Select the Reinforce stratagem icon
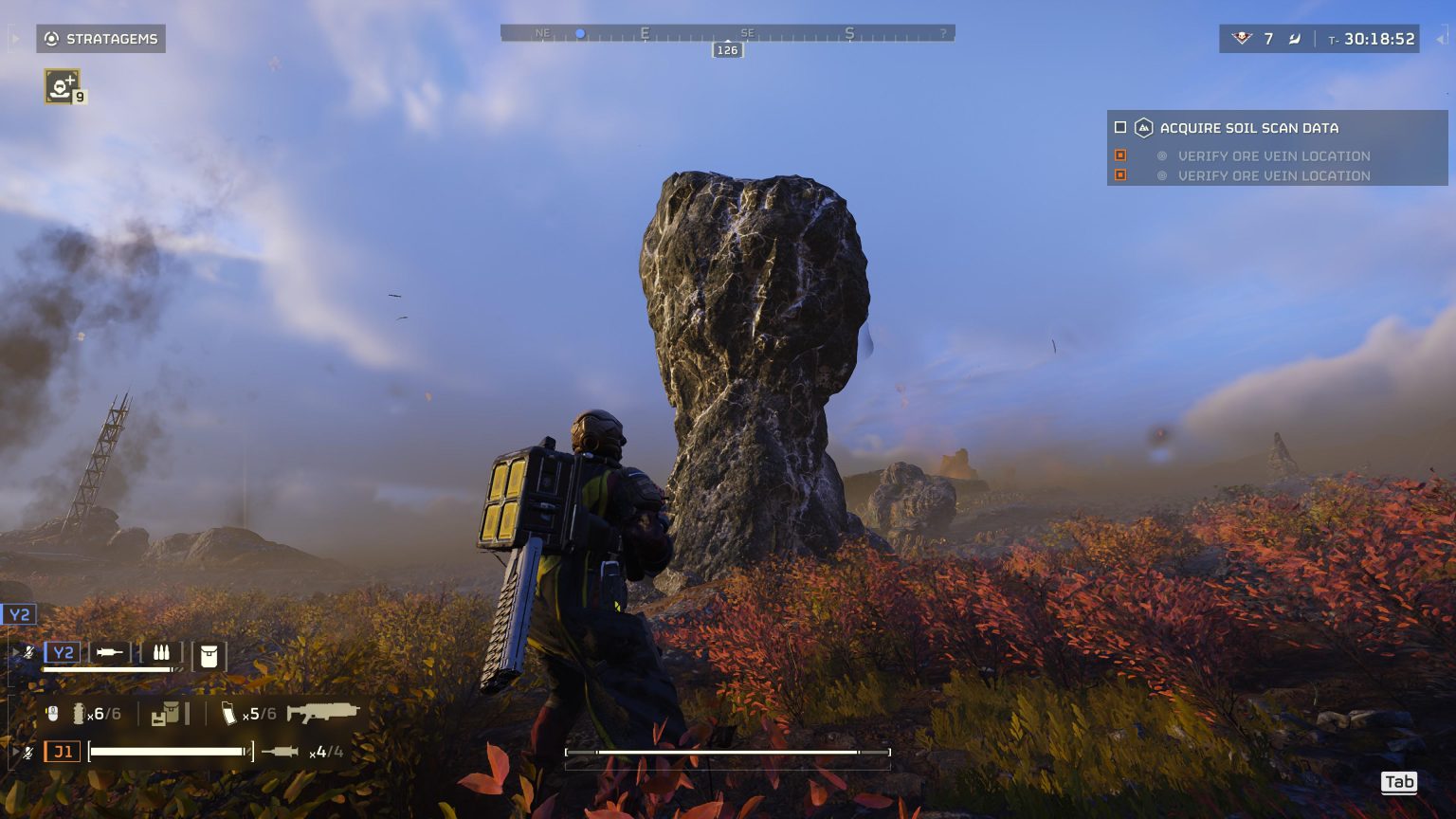The image size is (1456, 819). [x=62, y=86]
